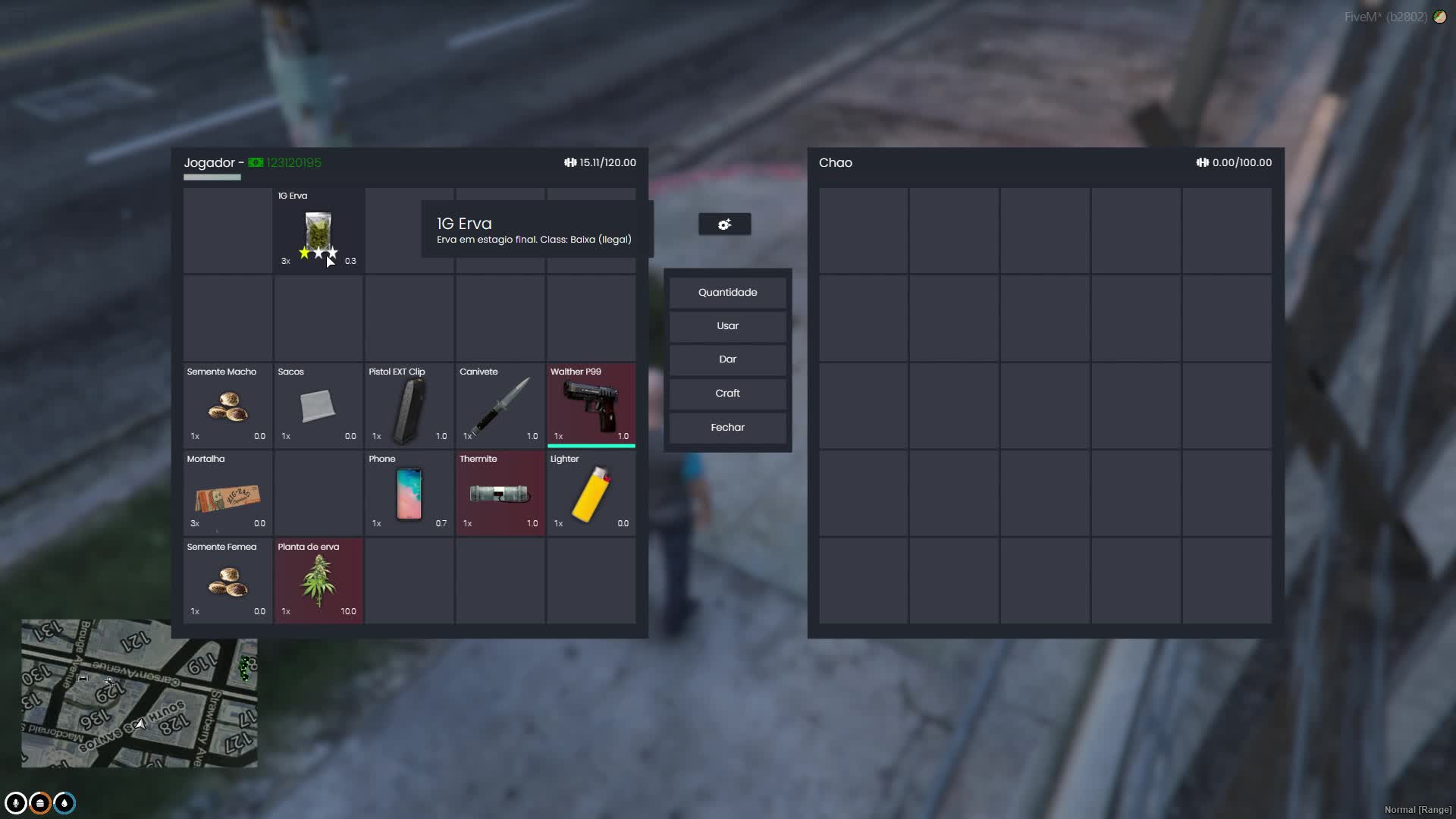Select the Dar button

(x=727, y=359)
